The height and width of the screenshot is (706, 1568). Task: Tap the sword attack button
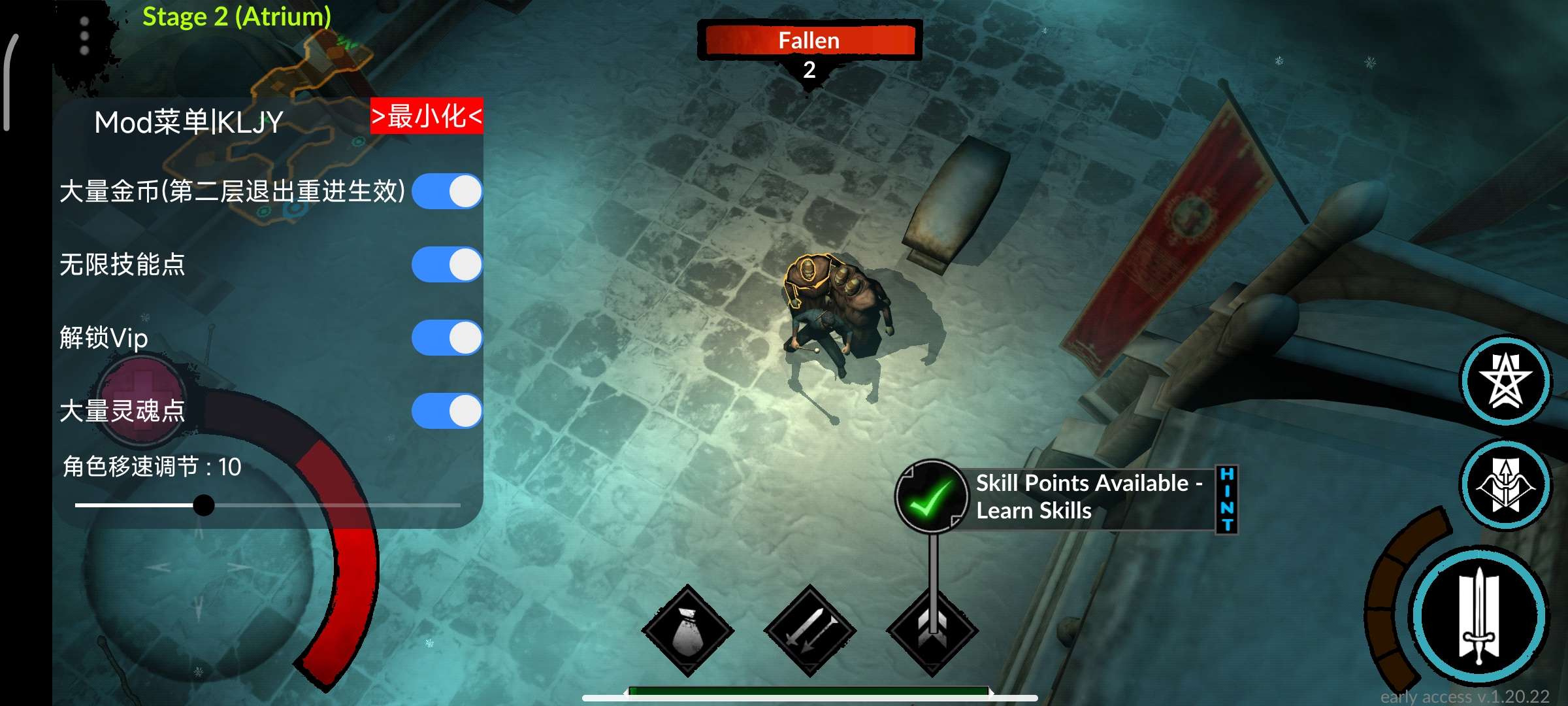[1479, 616]
